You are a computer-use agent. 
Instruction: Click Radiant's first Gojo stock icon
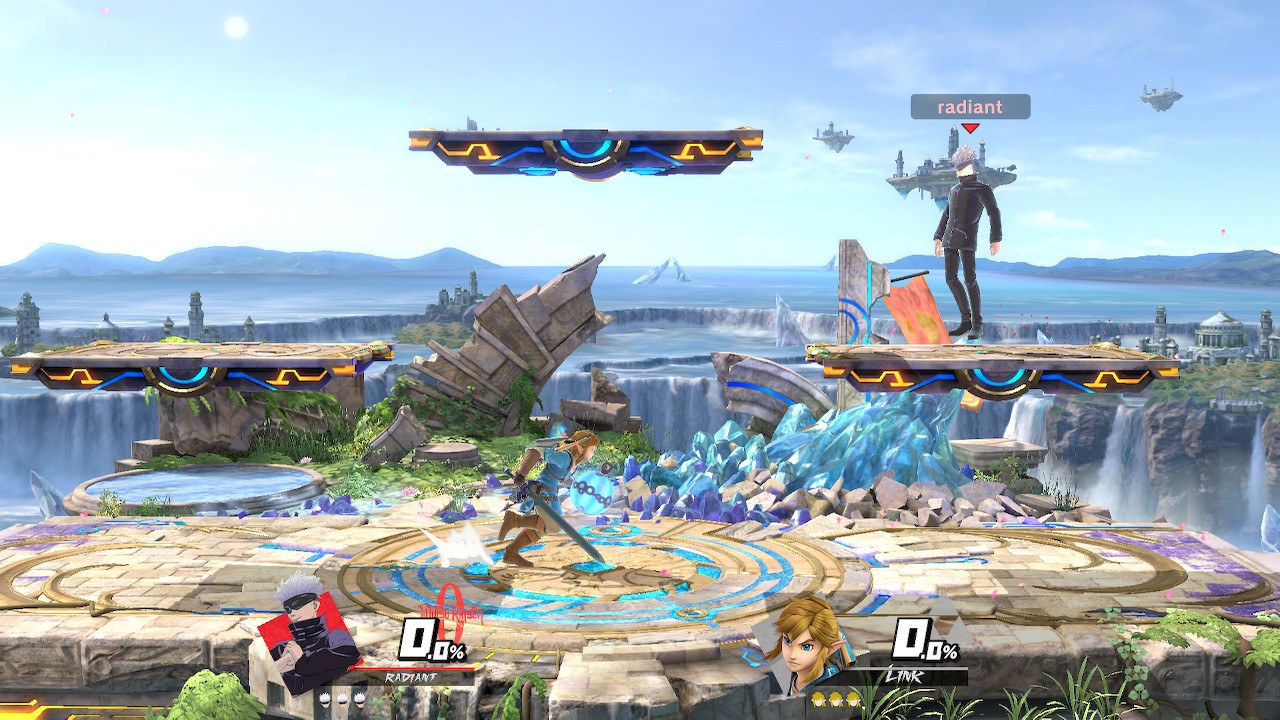pos(325,700)
